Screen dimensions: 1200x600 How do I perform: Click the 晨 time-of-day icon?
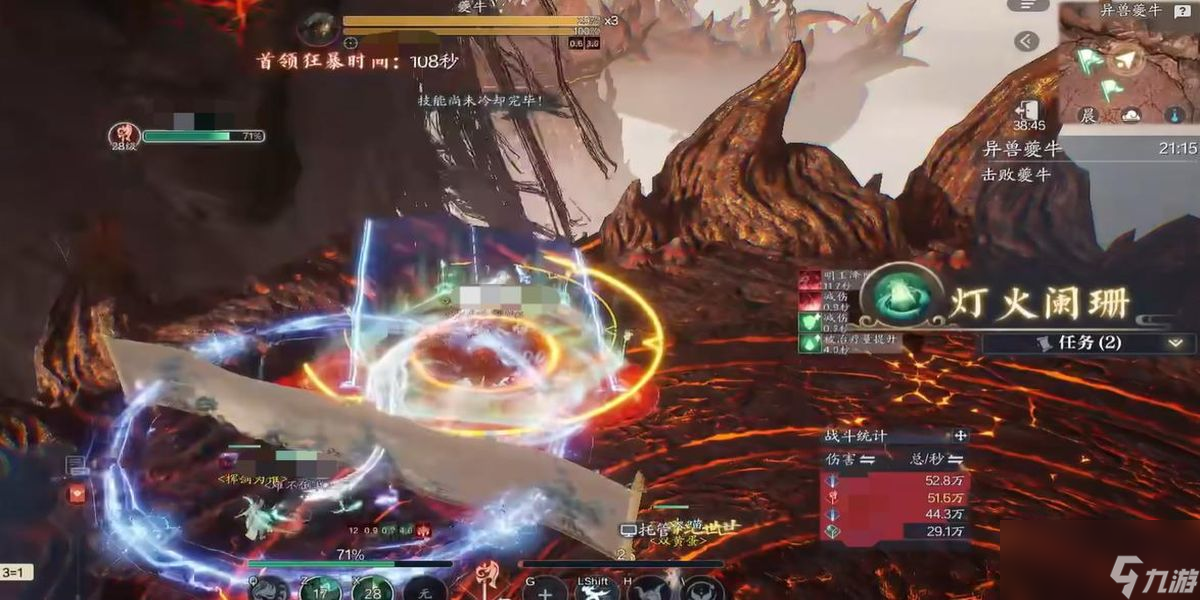pos(1088,115)
